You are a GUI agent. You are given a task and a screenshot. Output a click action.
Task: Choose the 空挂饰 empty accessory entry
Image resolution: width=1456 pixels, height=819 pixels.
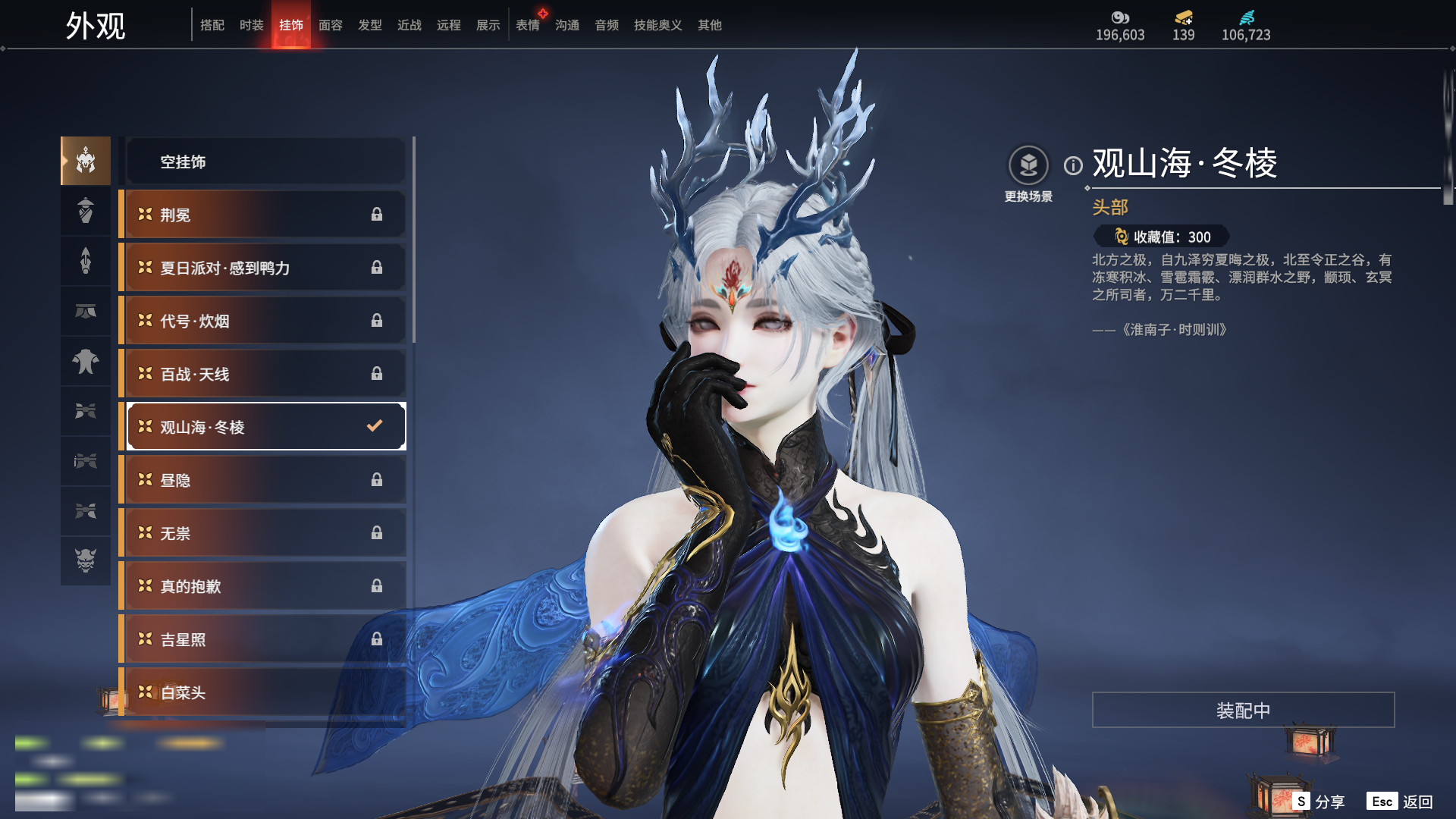[x=265, y=162]
